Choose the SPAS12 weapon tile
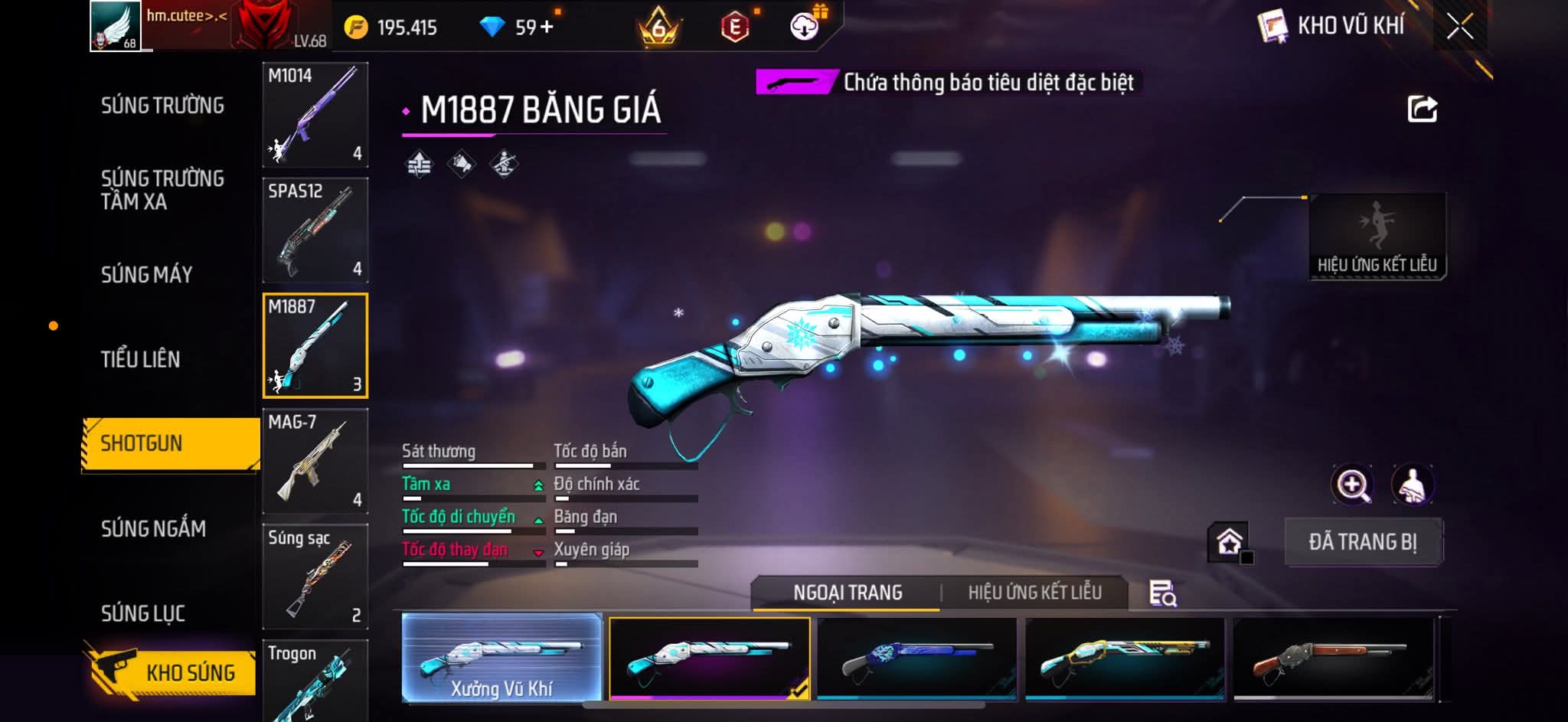Viewport: 1568px width, 722px height. 315,230
